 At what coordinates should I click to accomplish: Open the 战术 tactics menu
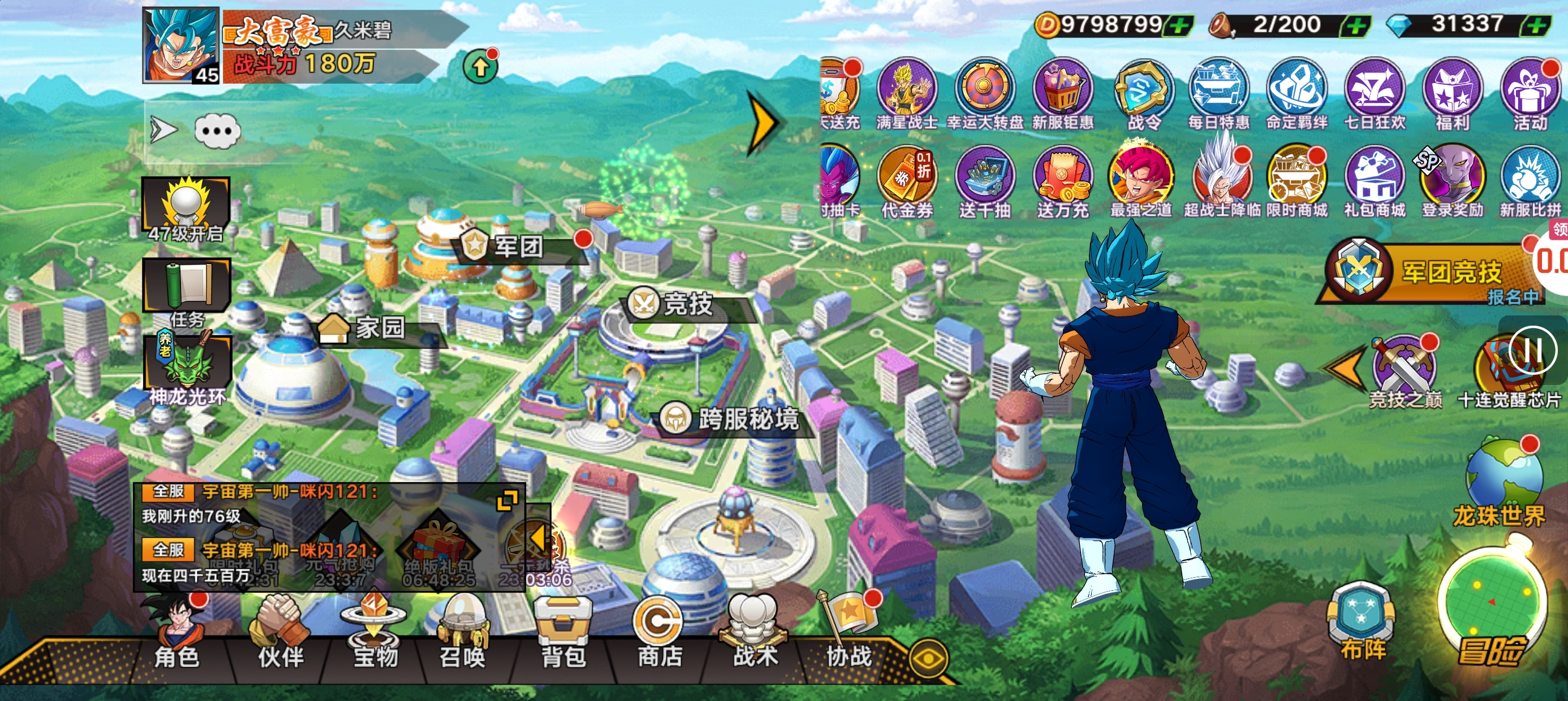pos(755,636)
